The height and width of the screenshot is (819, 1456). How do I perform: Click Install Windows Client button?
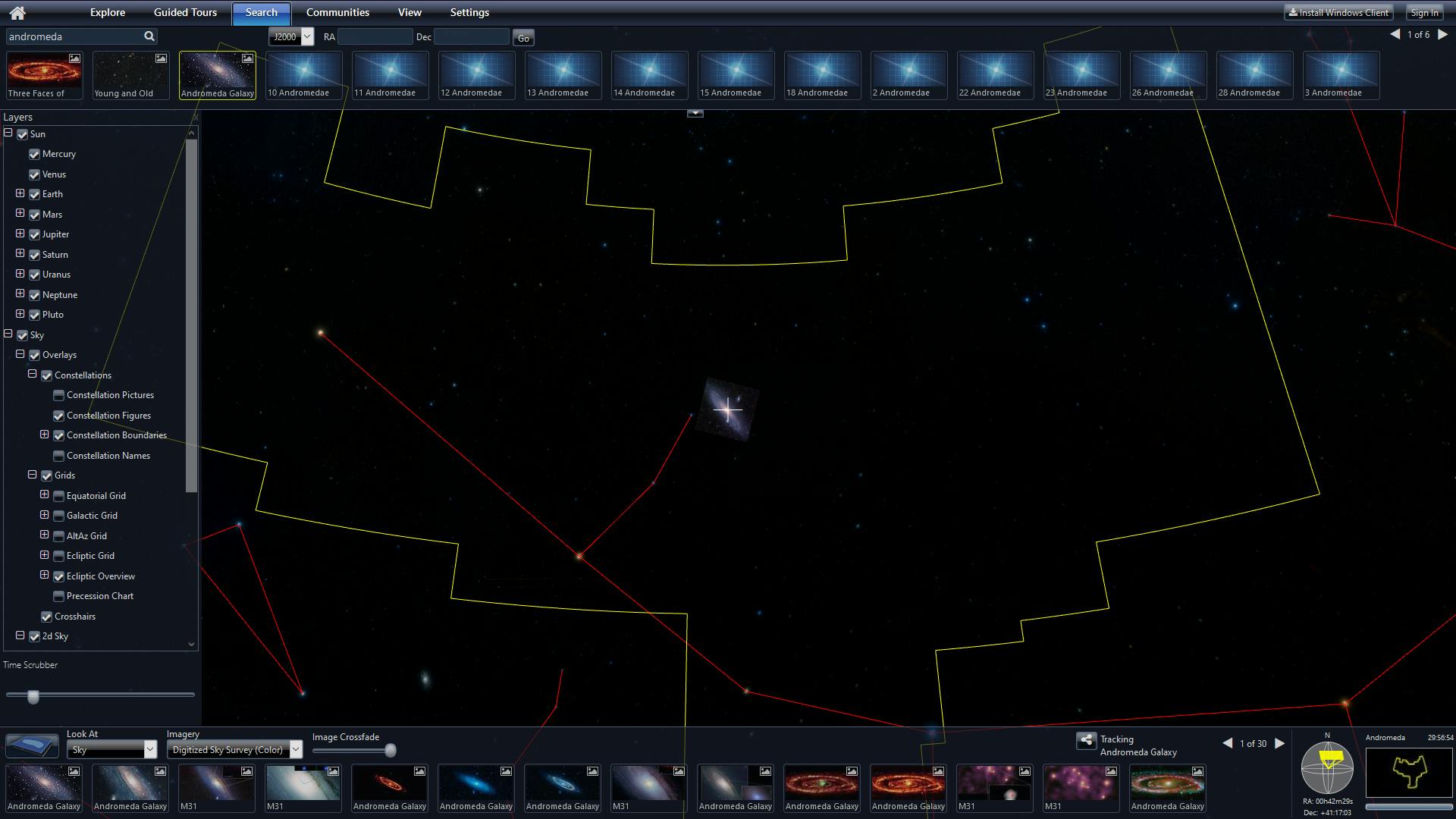tap(1339, 13)
